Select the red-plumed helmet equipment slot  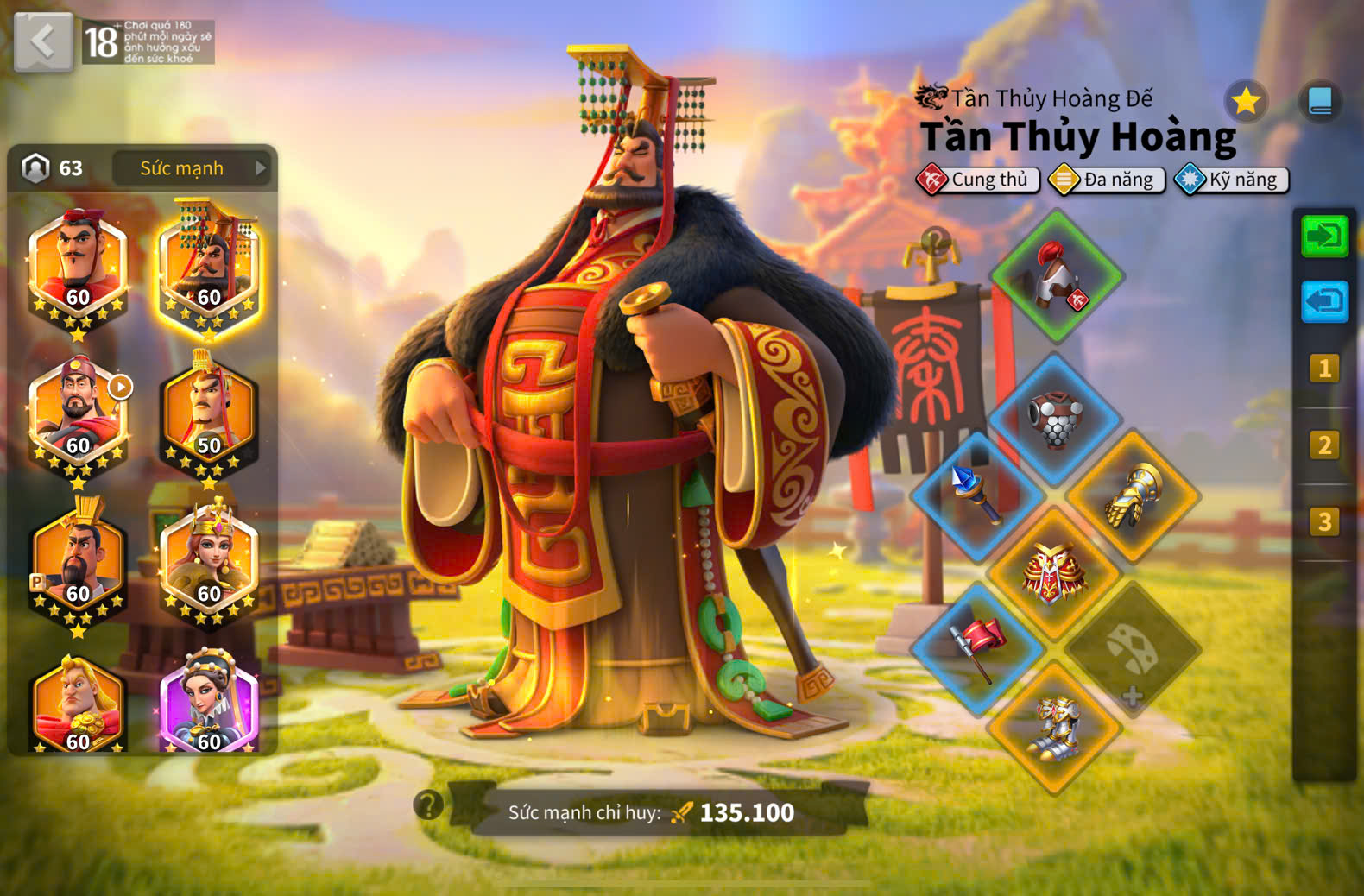point(1057,277)
